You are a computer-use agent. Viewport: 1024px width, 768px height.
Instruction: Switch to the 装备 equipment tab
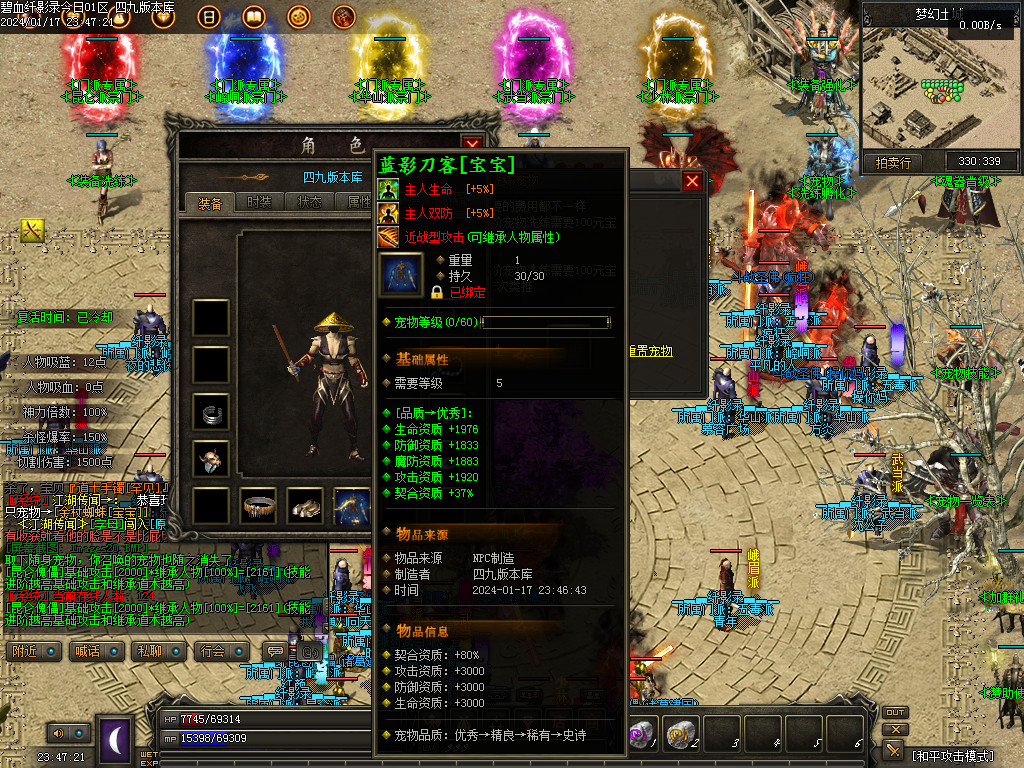click(210, 202)
